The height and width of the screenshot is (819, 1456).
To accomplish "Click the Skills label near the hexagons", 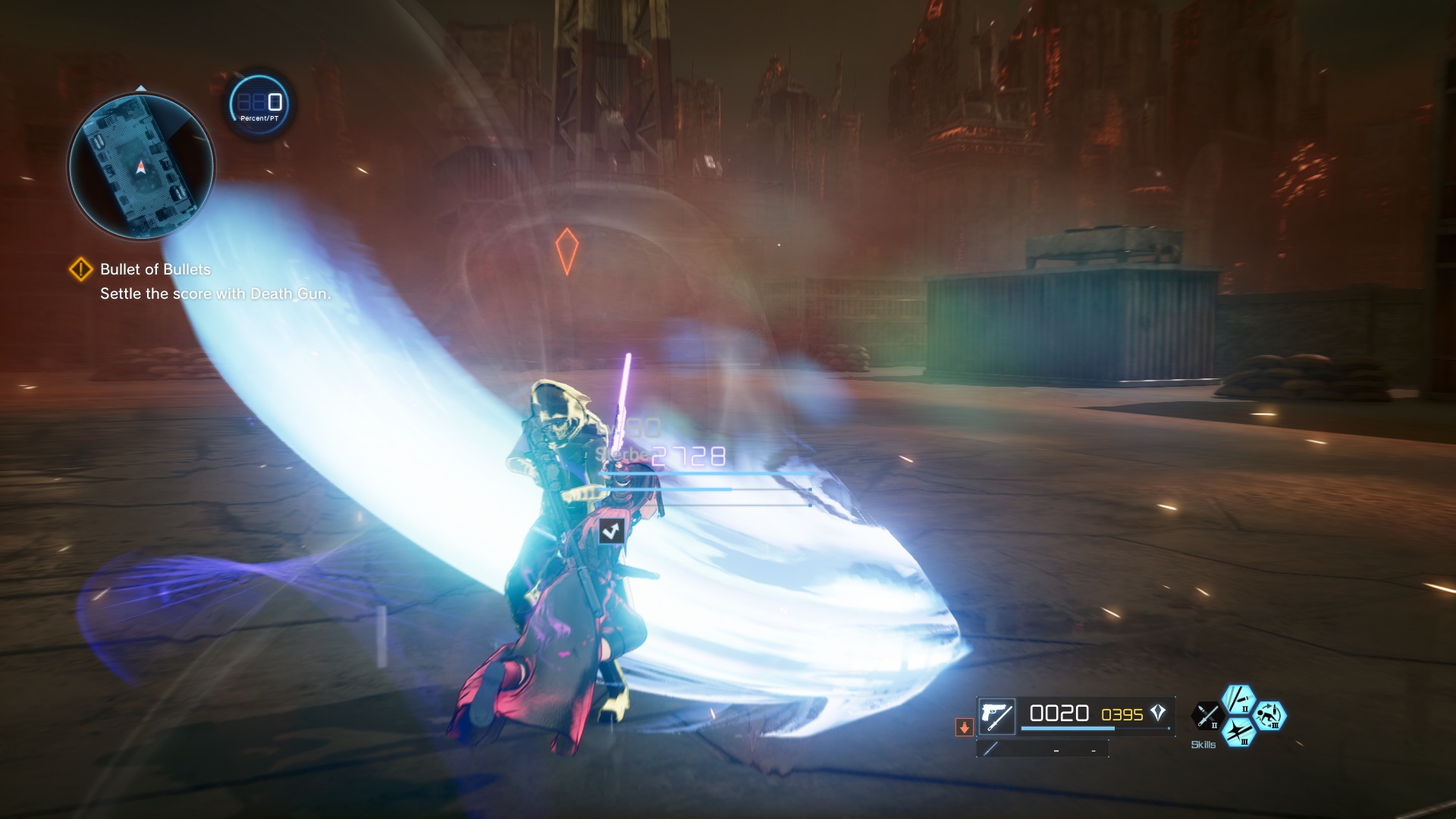I will pos(1203,744).
